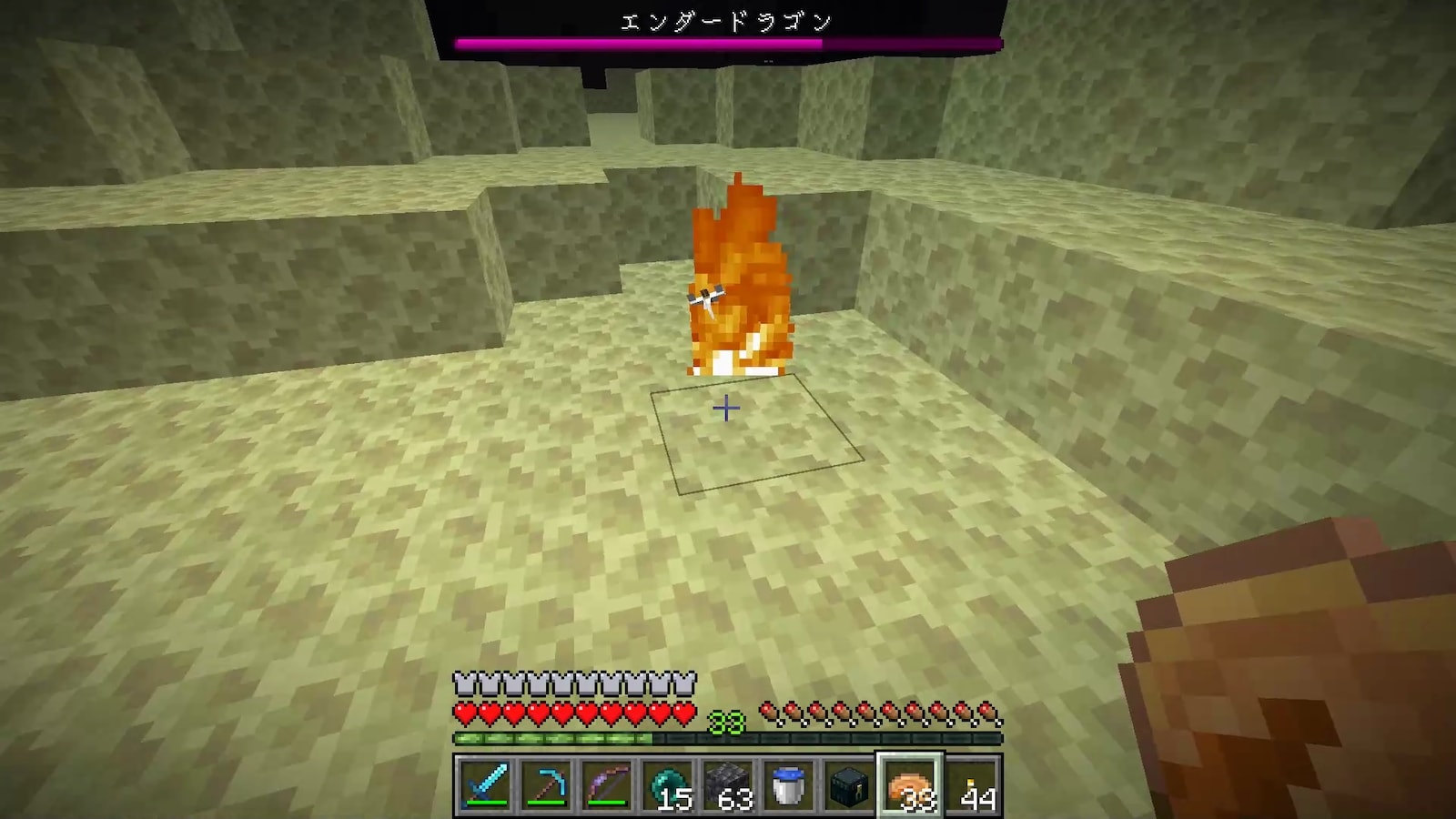Equip the enchanted bow from the hotbar

(x=605, y=784)
